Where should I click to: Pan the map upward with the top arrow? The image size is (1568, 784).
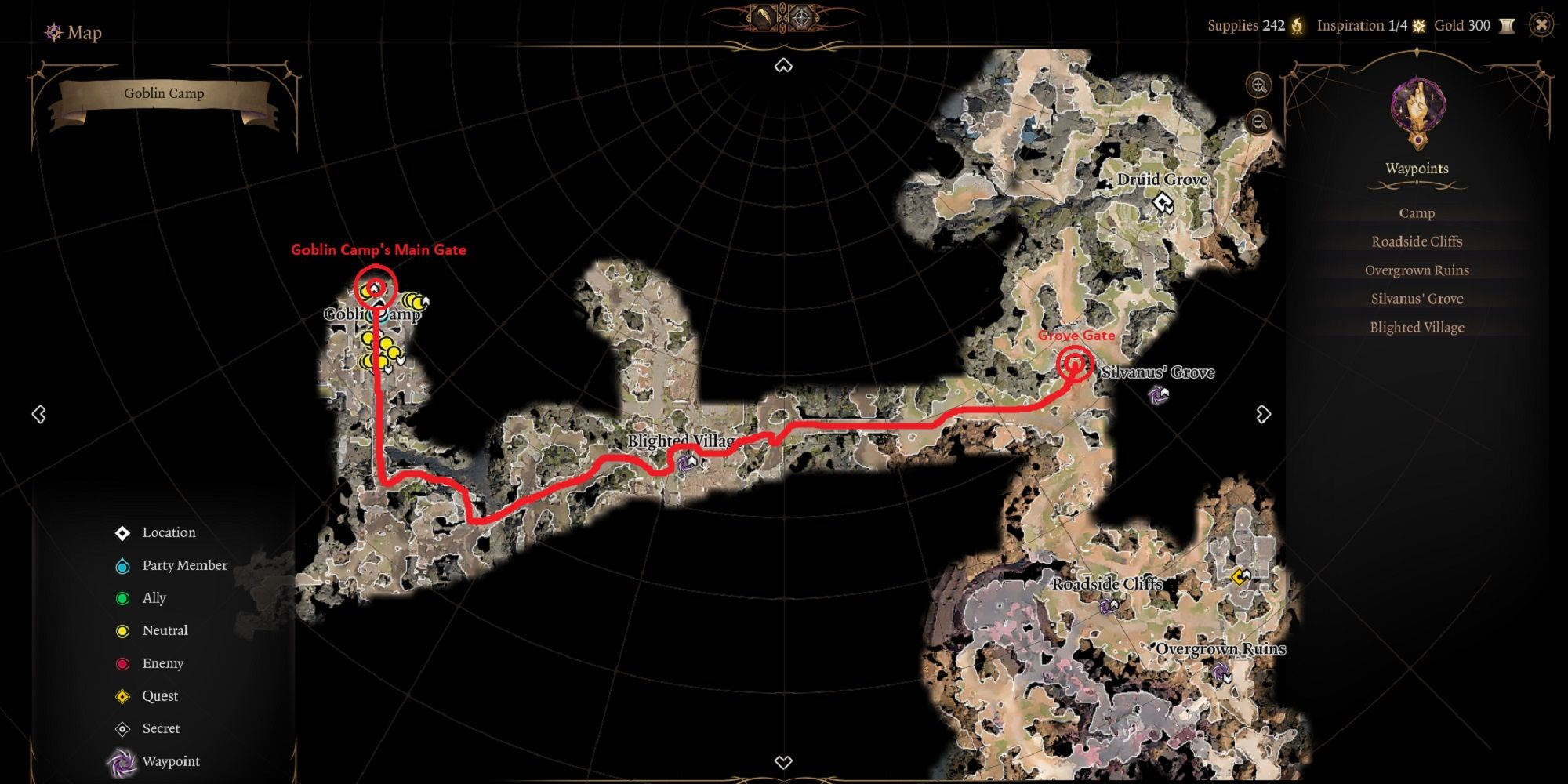click(x=783, y=66)
